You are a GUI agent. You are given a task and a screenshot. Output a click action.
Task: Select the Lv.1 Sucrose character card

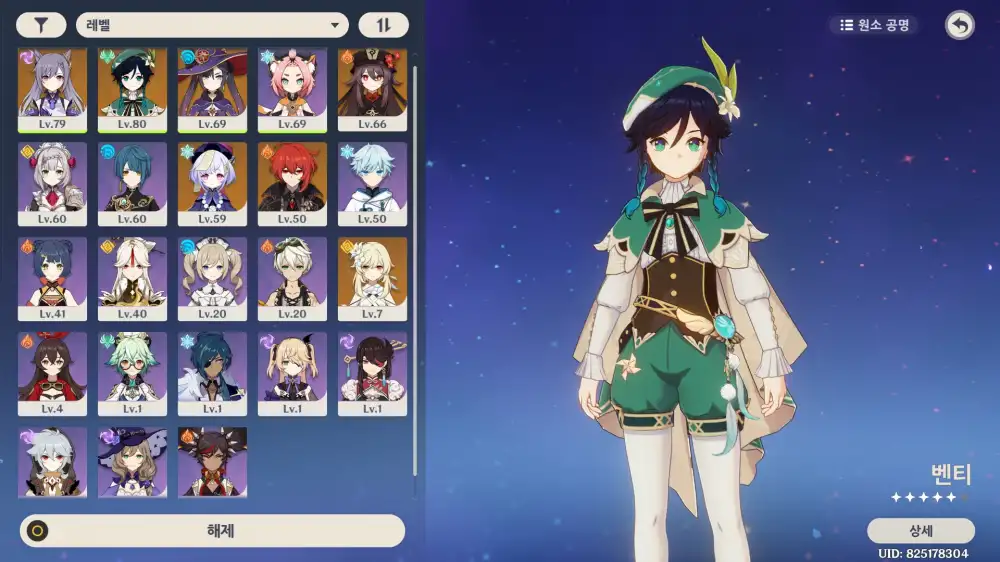pyautogui.click(x=132, y=373)
